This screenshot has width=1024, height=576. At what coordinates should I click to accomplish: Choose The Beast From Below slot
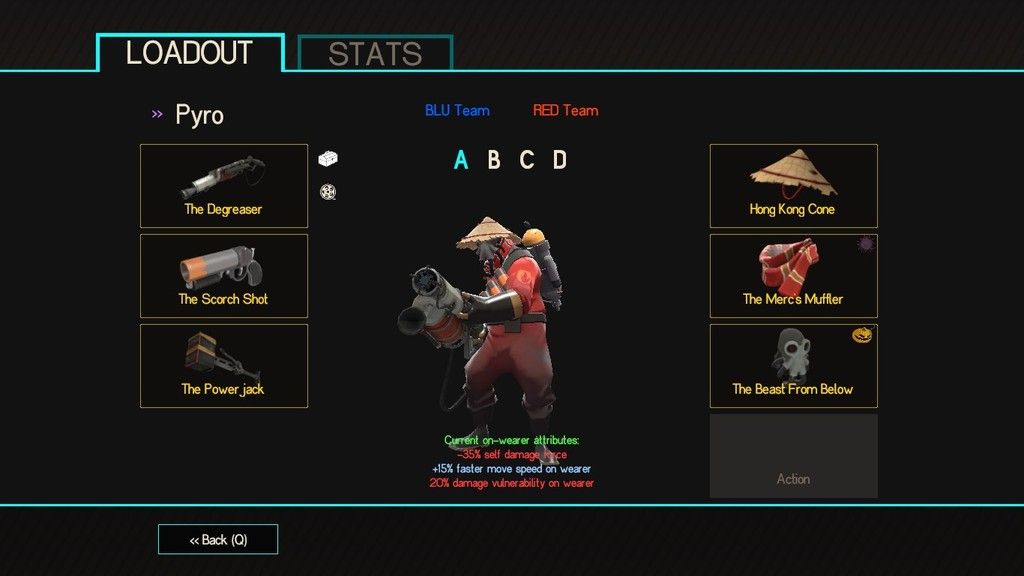[x=793, y=366]
